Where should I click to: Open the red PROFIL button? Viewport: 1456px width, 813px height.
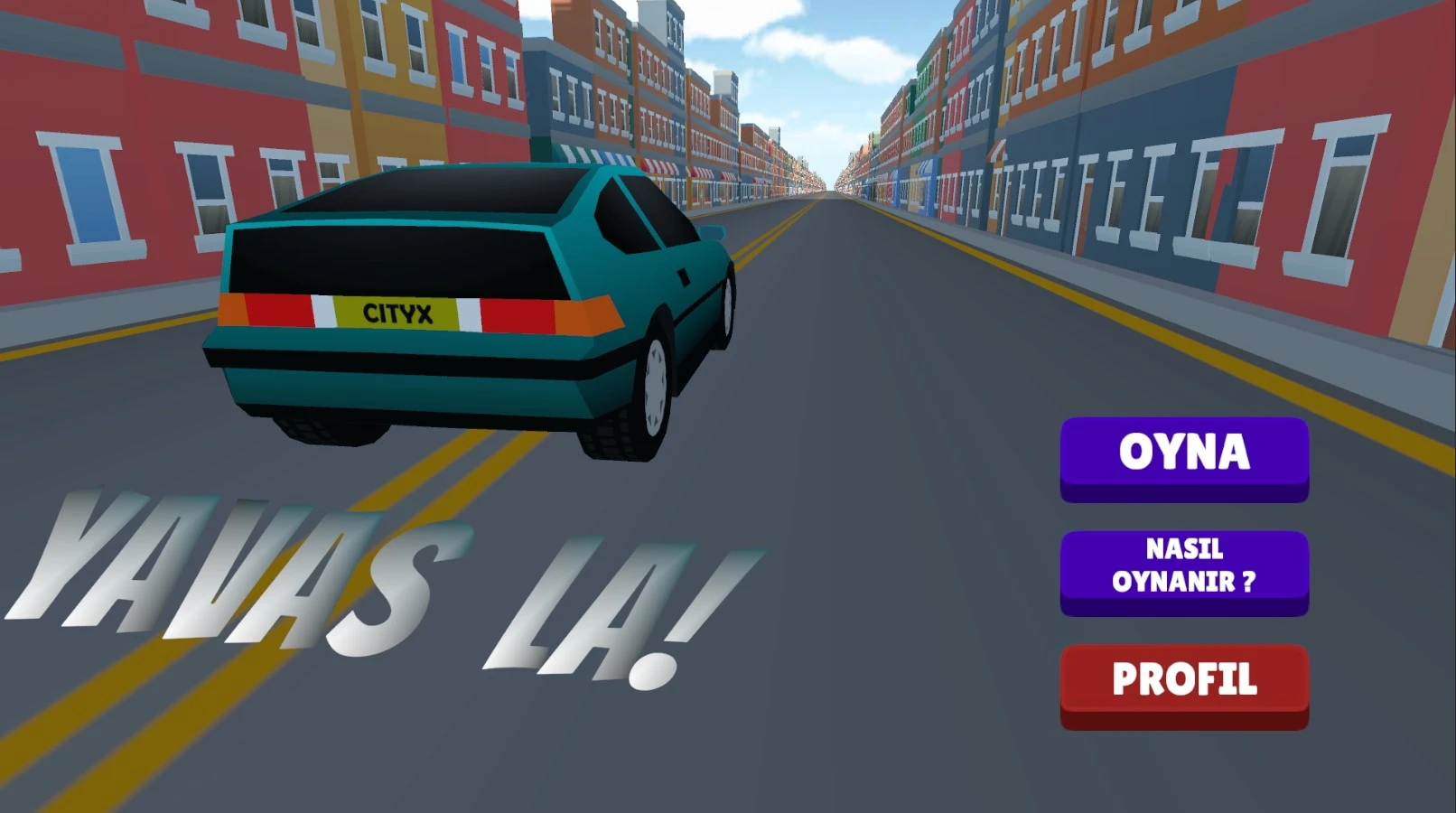(x=1184, y=683)
